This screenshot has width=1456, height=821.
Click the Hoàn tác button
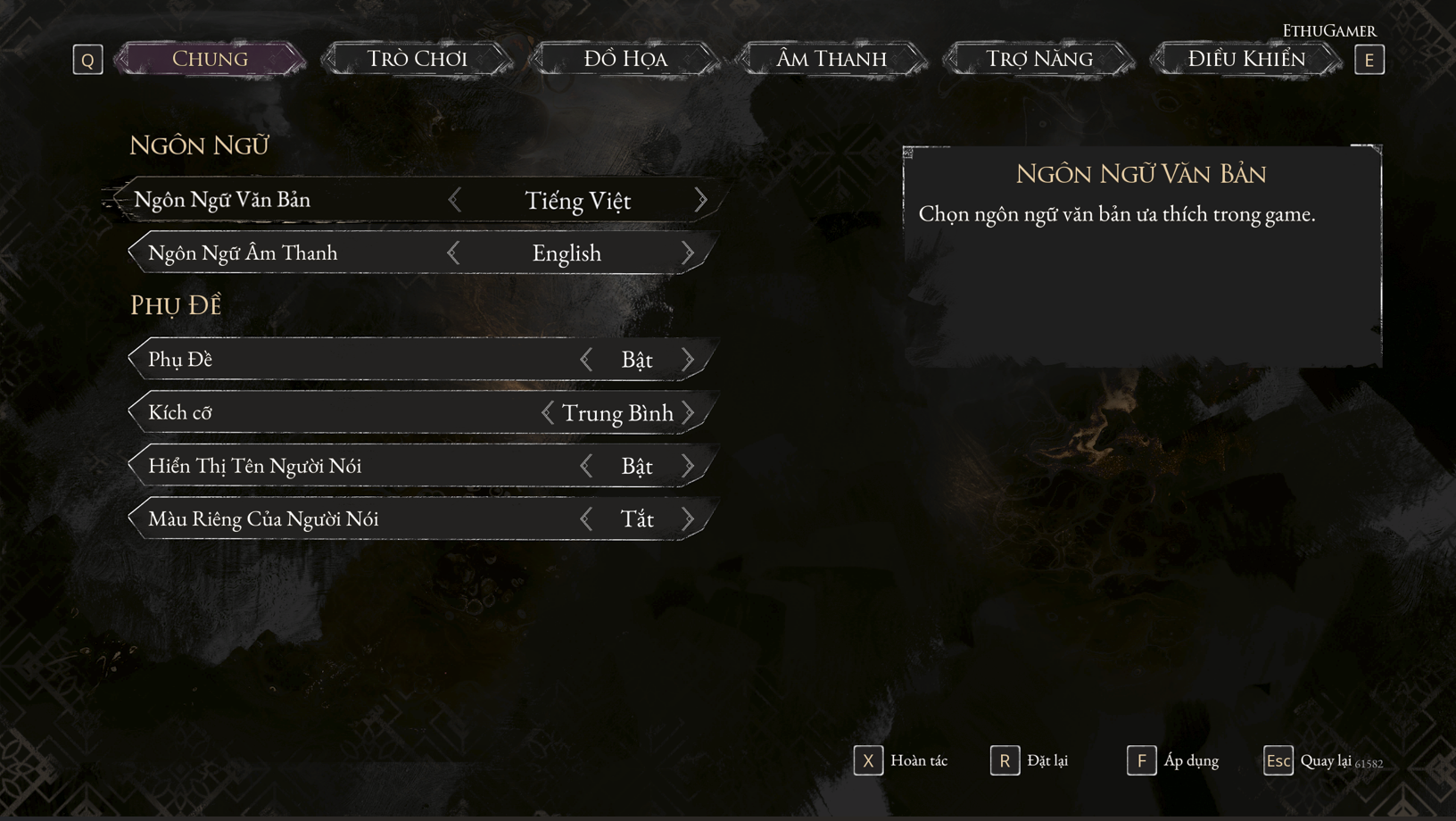[901, 761]
